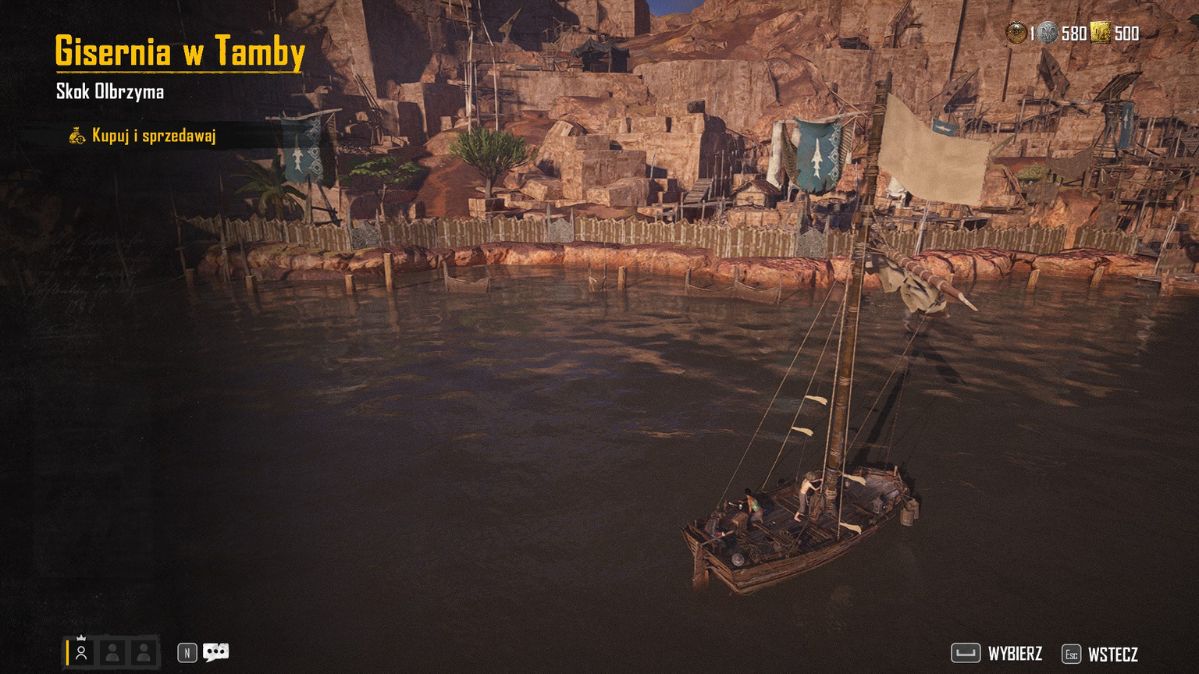This screenshot has height=674, width=1199.
Task: Select the crowned party leader slot
Action: click(82, 652)
